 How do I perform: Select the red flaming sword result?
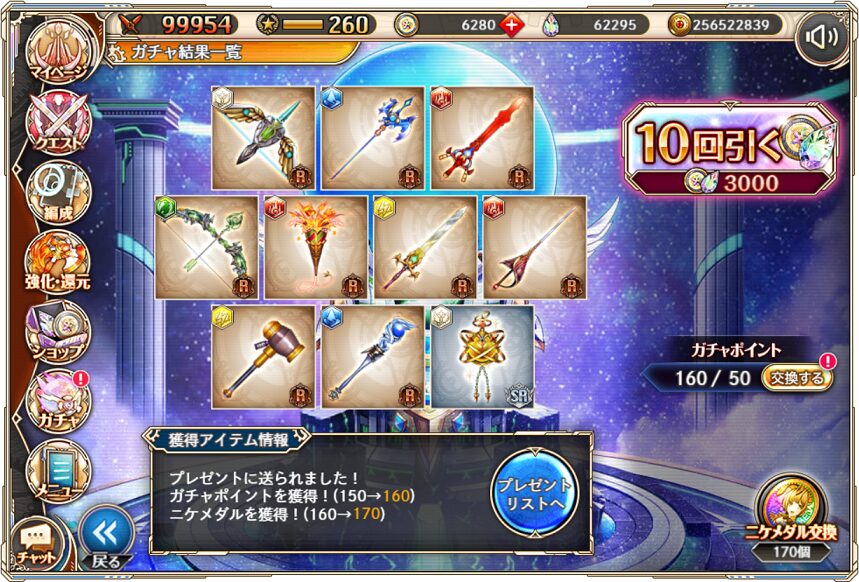point(482,138)
